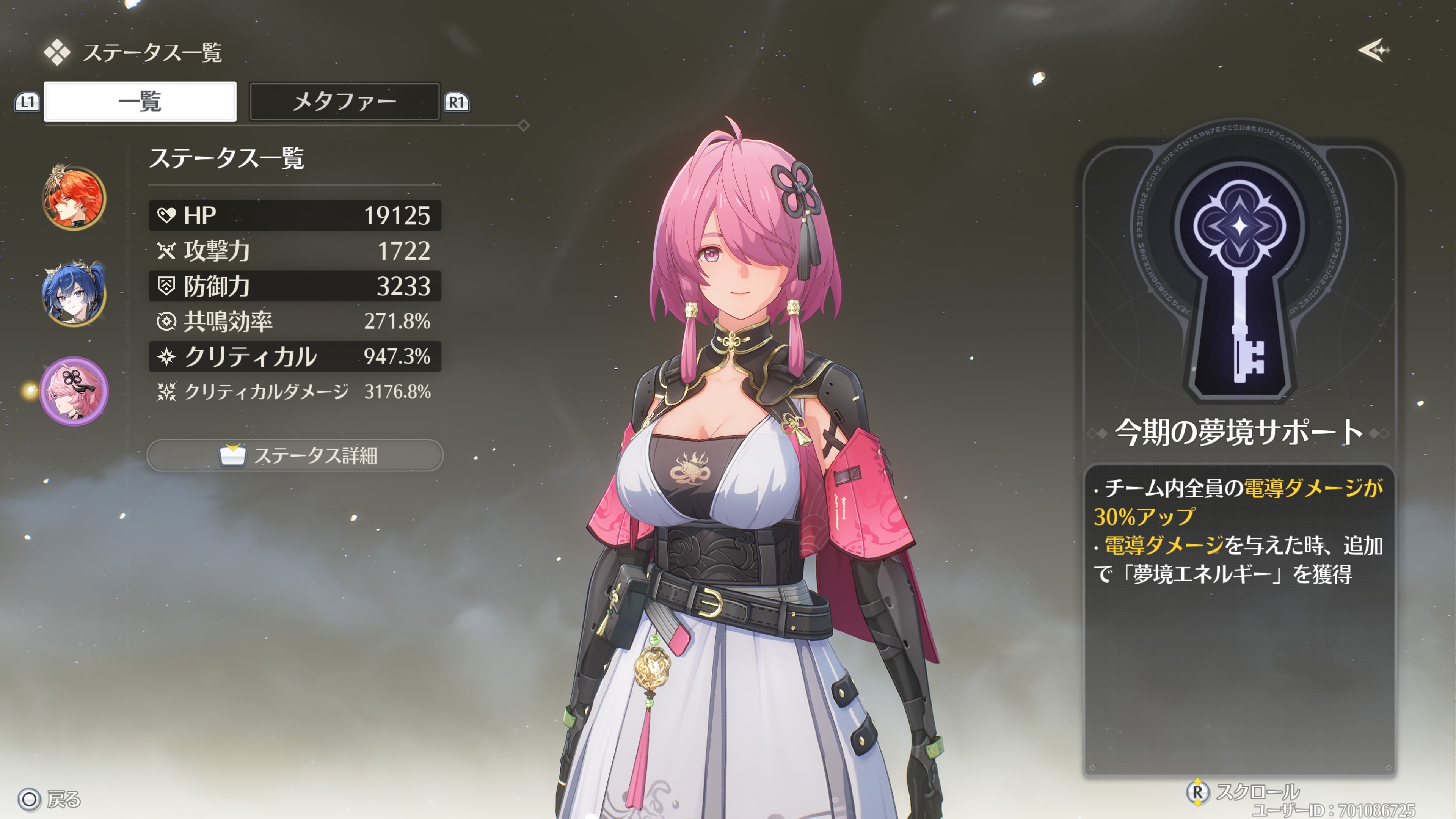
Task: Select the red-haired character portrait
Action: [x=74, y=198]
